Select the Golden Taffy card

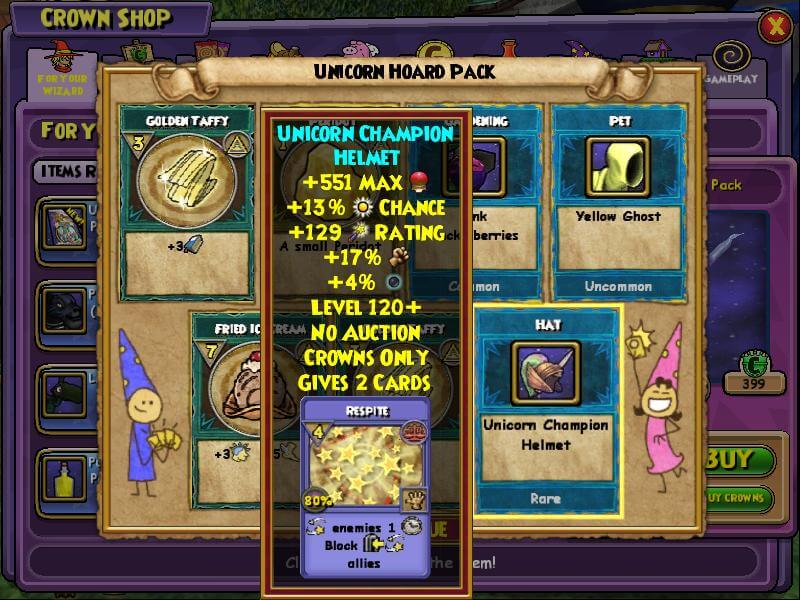pos(187,200)
